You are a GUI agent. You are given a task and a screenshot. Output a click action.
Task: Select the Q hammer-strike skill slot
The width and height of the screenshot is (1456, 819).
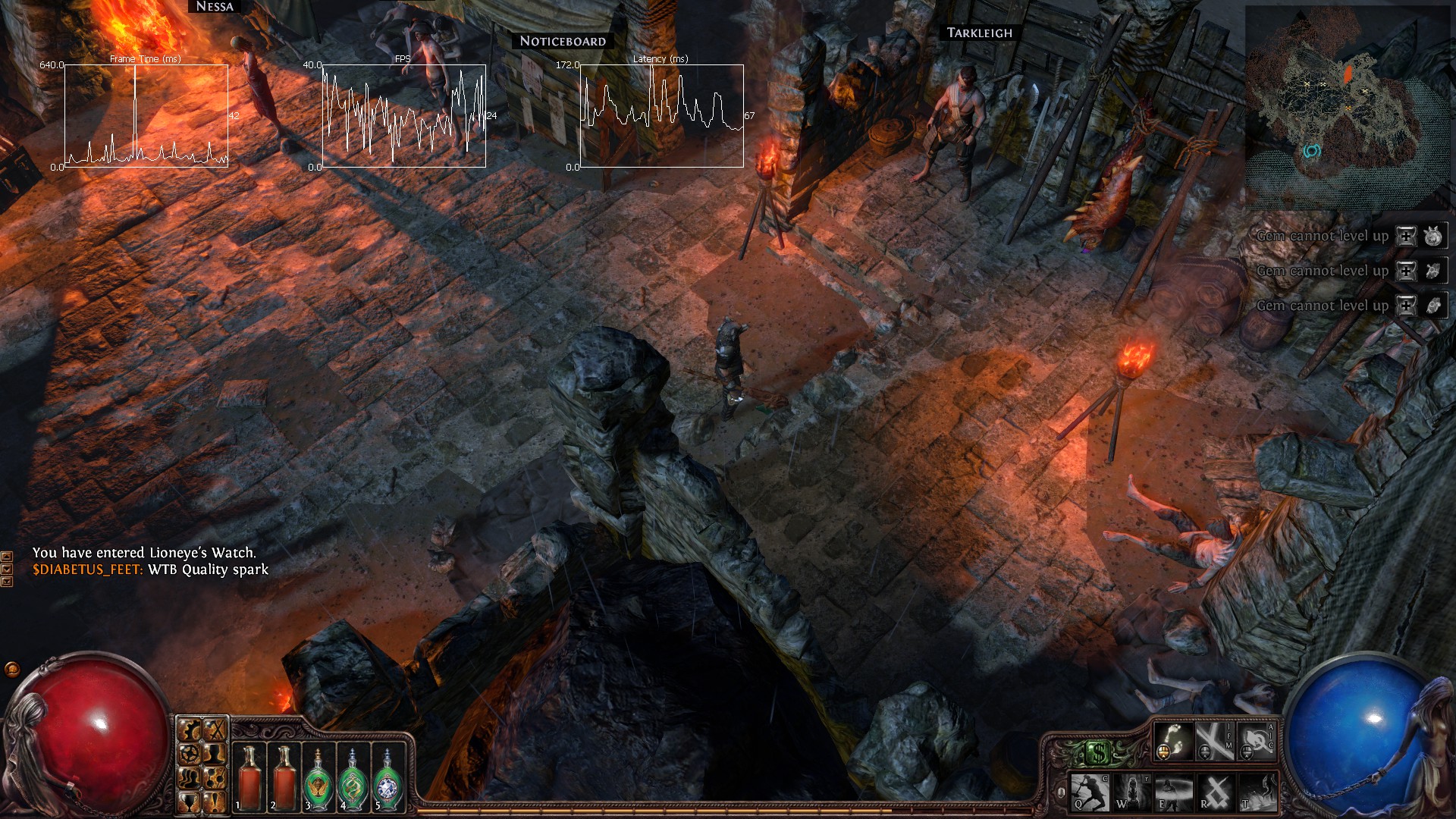[x=1090, y=792]
